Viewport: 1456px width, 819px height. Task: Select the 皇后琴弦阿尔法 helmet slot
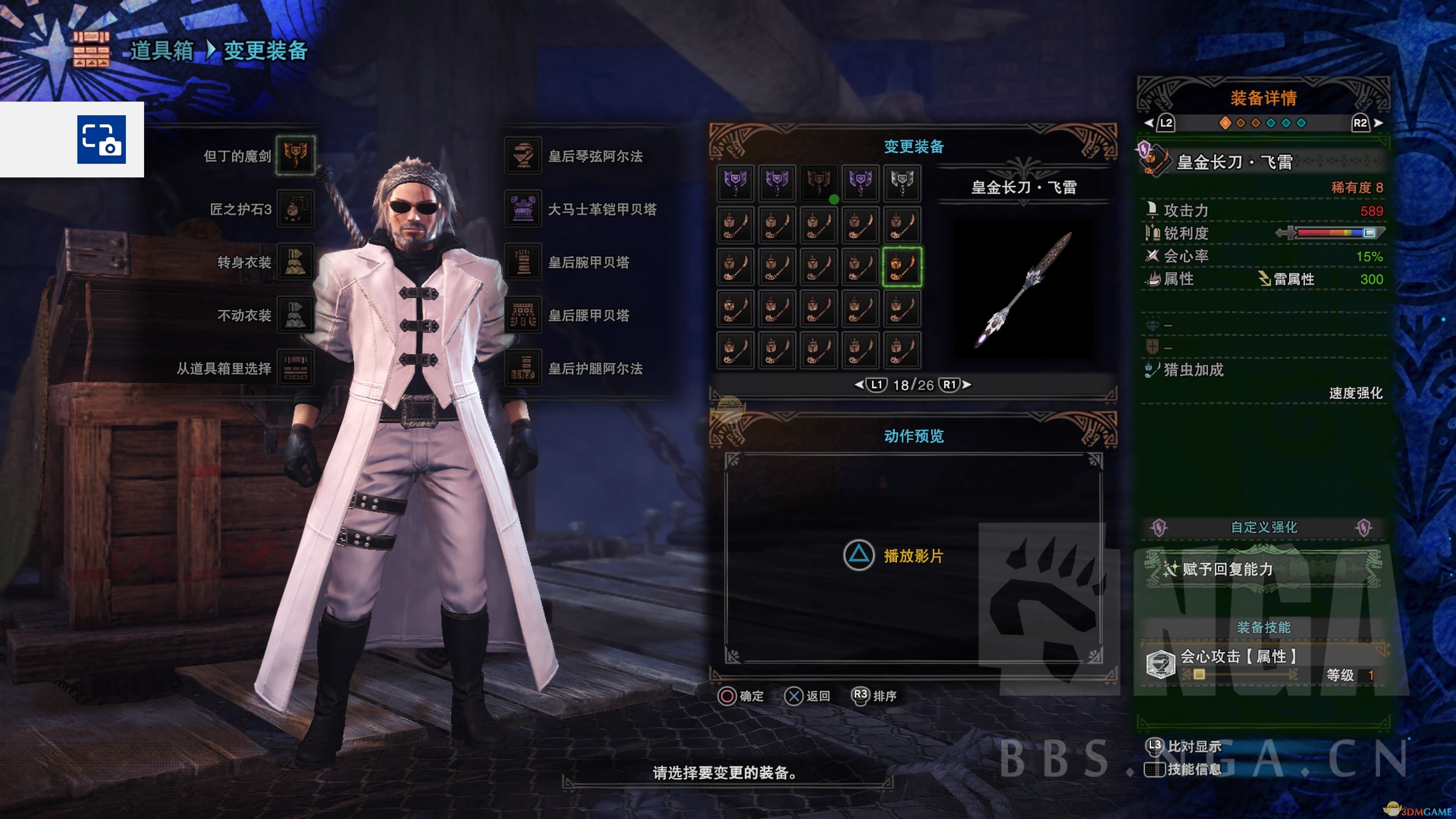pyautogui.click(x=523, y=155)
